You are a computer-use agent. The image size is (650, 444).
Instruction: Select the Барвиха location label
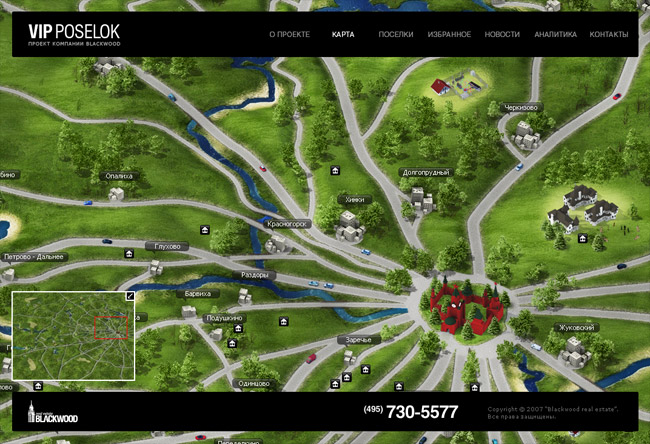click(197, 294)
